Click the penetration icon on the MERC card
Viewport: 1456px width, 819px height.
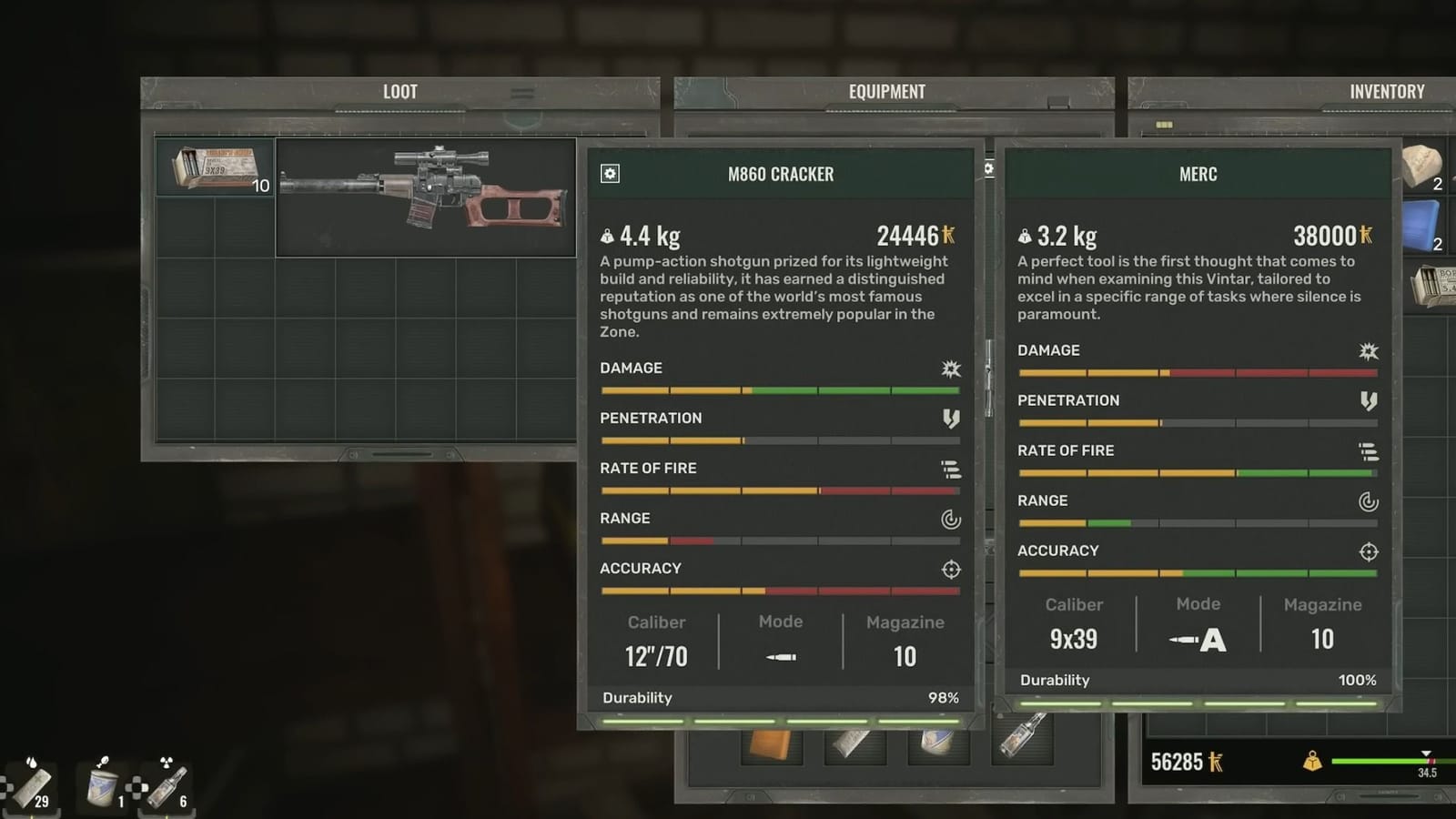pos(1370,401)
